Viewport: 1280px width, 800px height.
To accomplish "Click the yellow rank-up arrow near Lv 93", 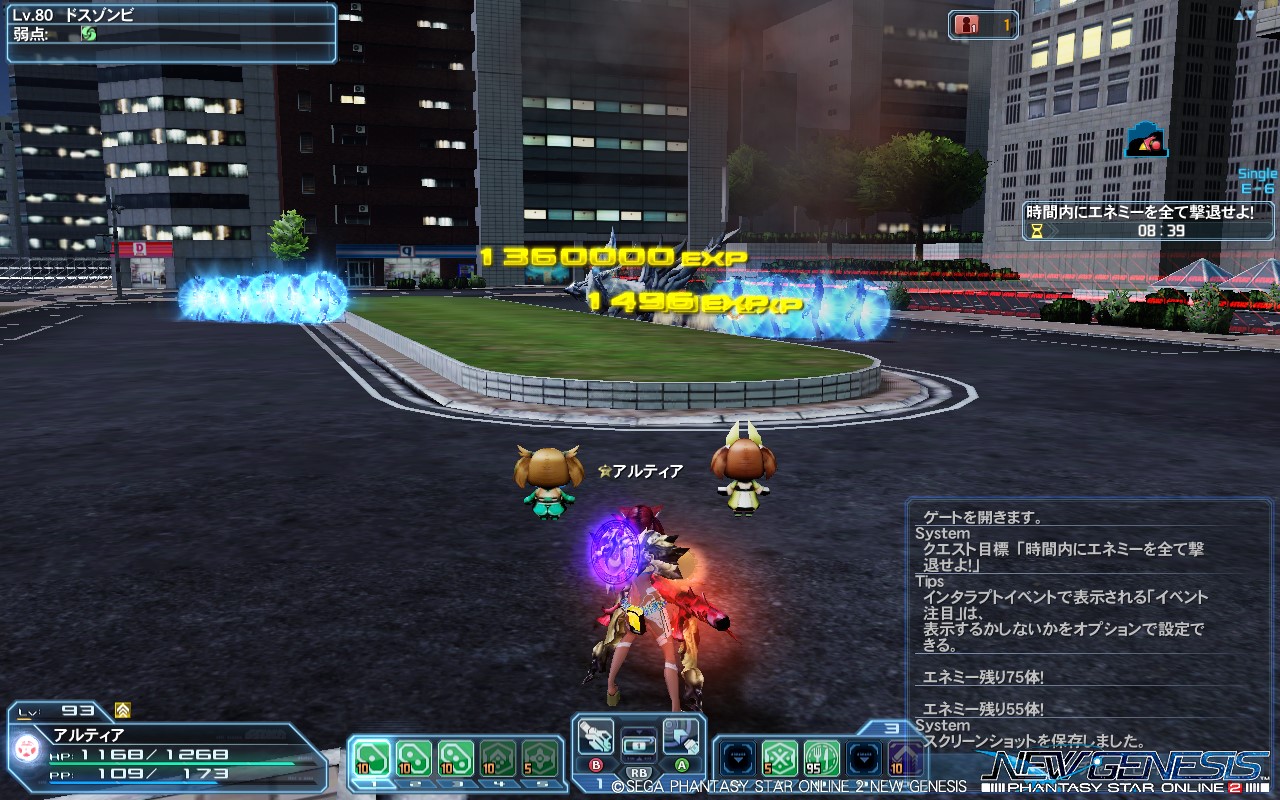I will point(122,710).
